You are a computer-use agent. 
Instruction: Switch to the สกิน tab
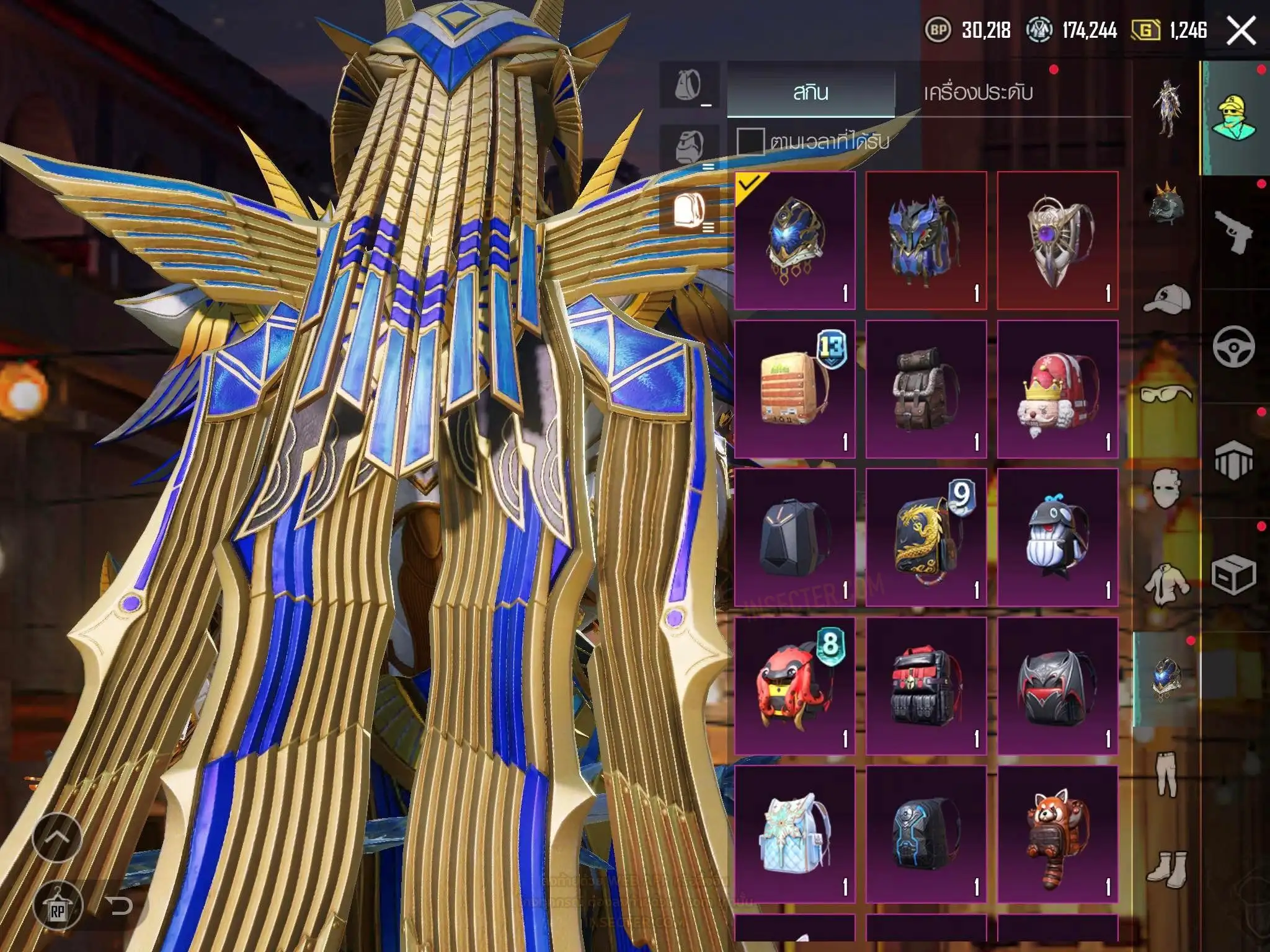pos(810,92)
